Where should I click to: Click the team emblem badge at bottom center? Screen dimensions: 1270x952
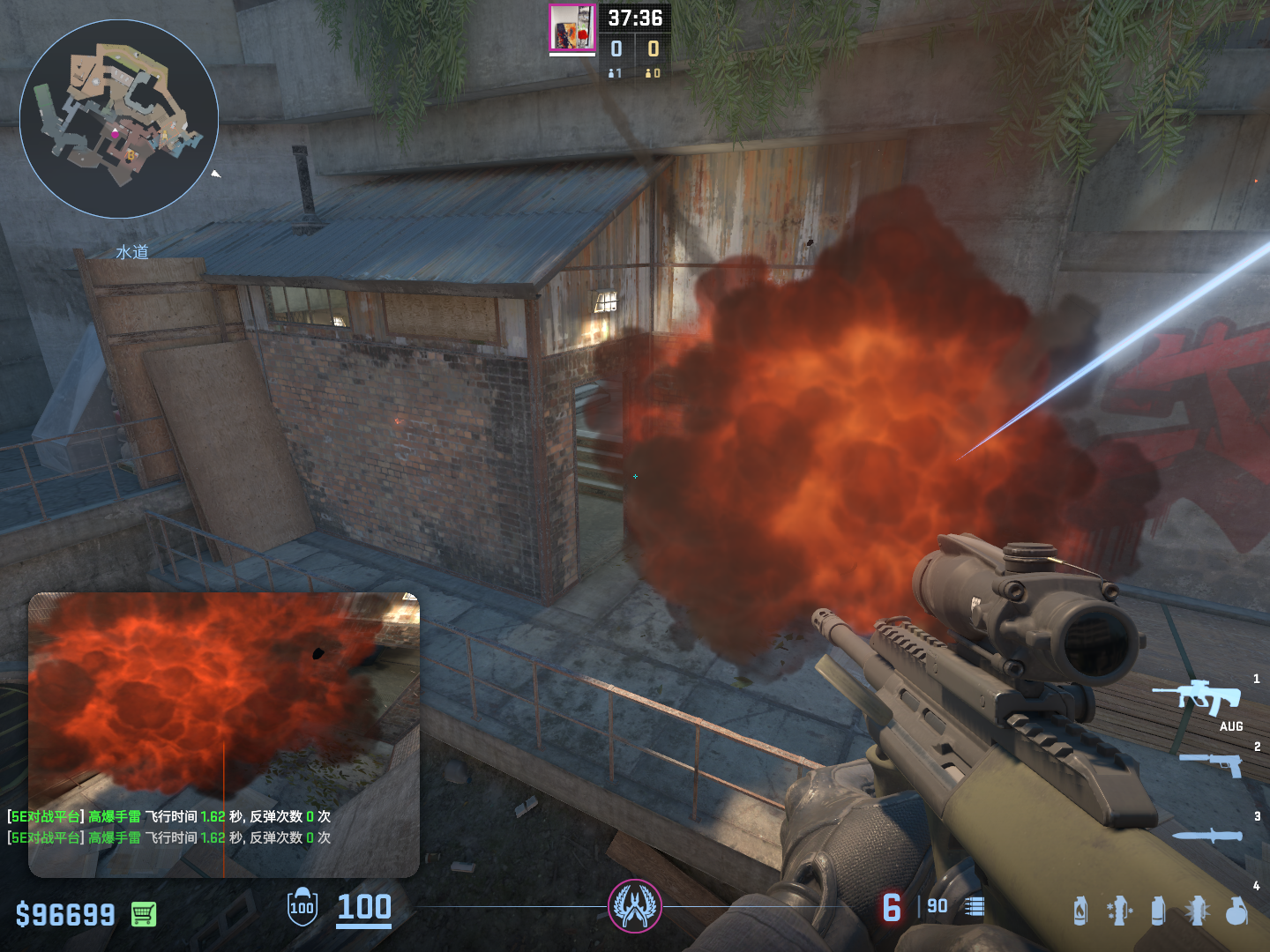tap(634, 906)
